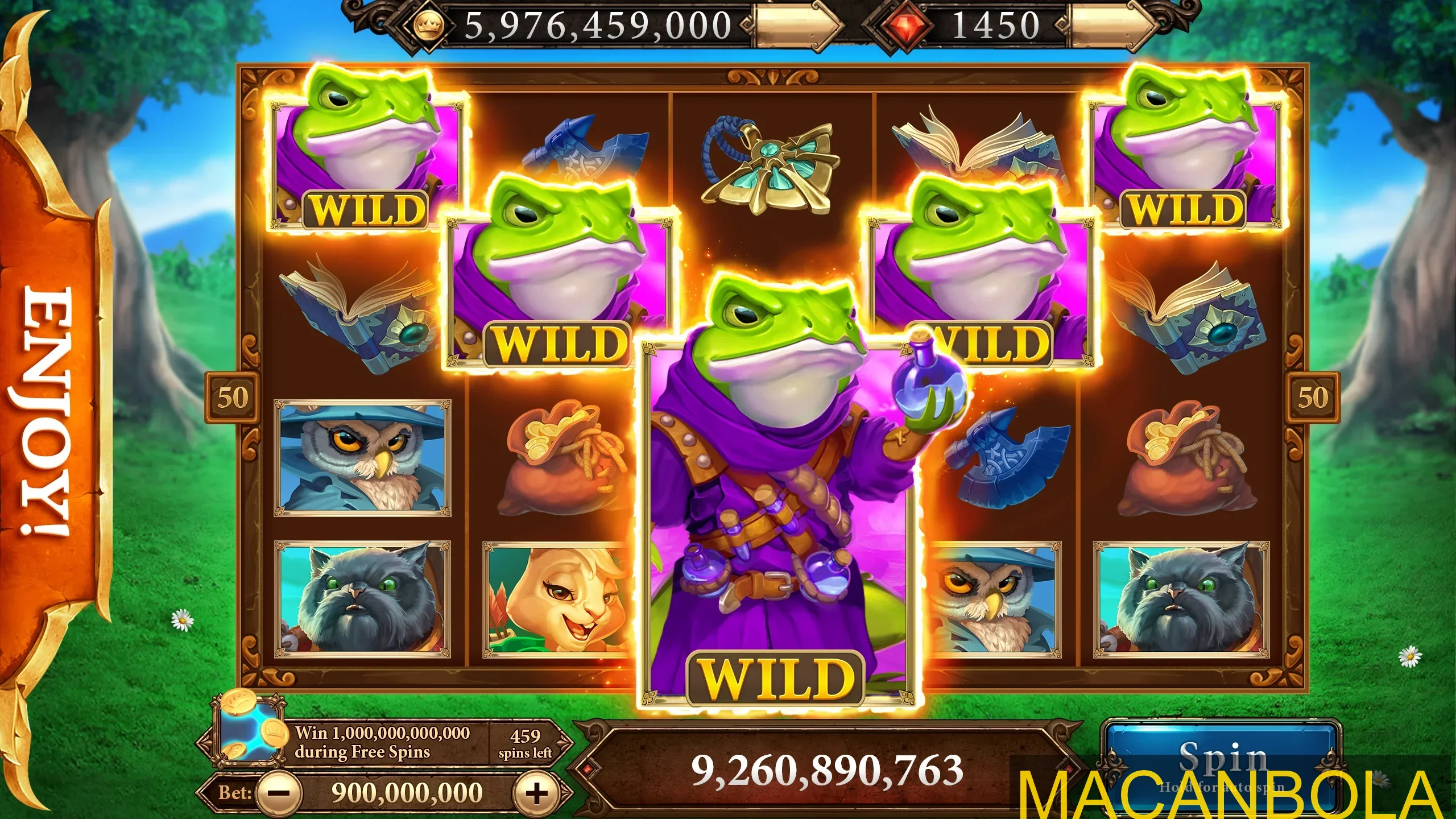The width and height of the screenshot is (1456, 819).
Task: Increase the bet with the plus button
Action: [535, 792]
